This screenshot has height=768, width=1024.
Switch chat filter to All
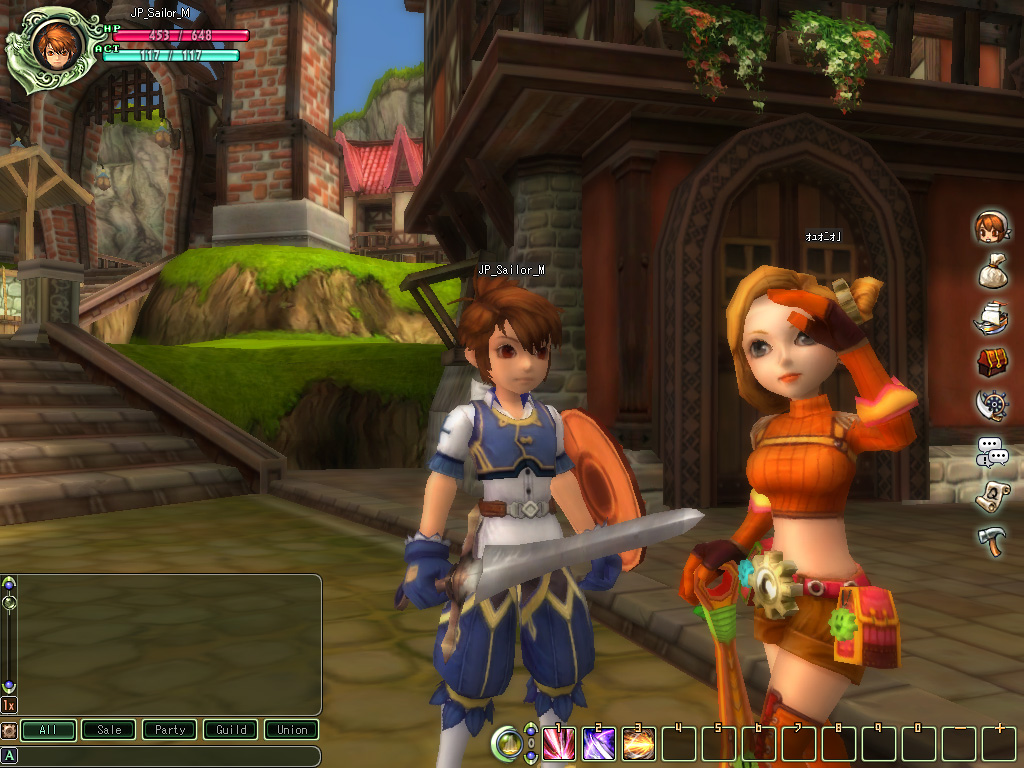48,730
